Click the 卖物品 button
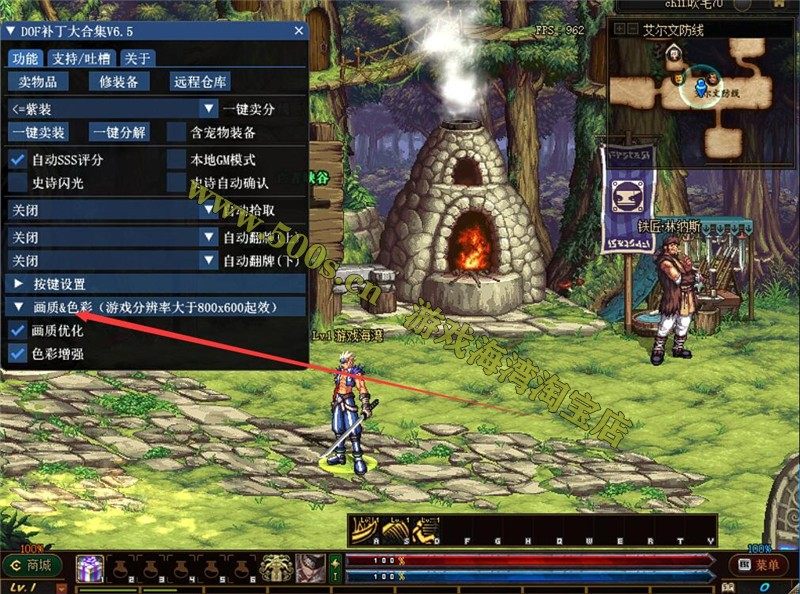Viewport: 800px width, 594px height. [x=38, y=82]
